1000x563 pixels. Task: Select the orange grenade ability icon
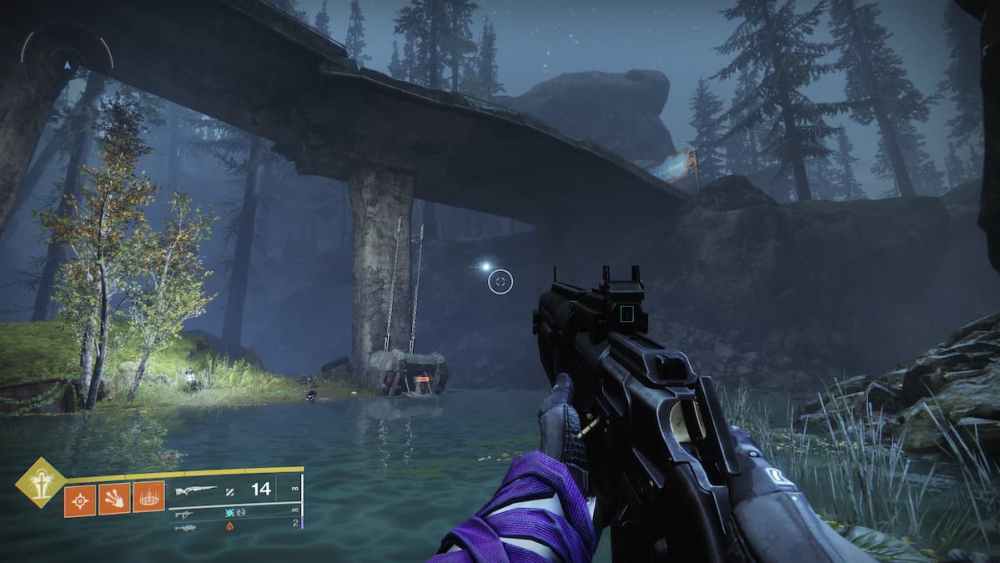pos(80,499)
